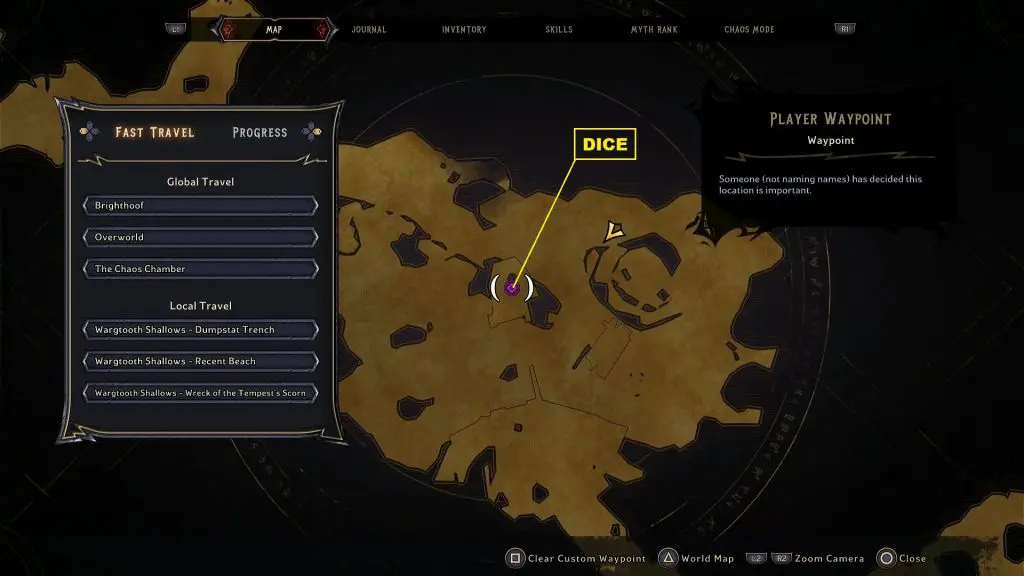Select the Fast Travel panel tab
Viewport: 1024px width, 576px height.
(x=155, y=132)
